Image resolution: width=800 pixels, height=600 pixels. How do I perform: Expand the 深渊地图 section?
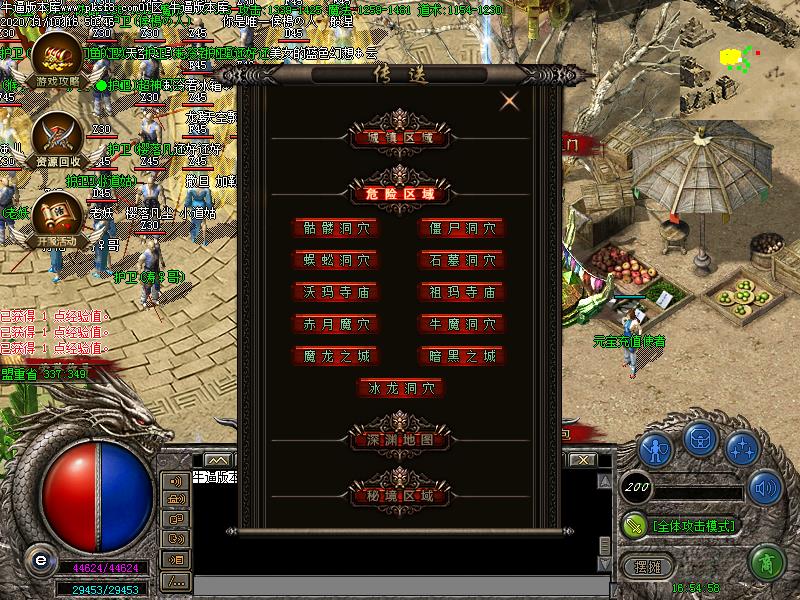point(400,439)
